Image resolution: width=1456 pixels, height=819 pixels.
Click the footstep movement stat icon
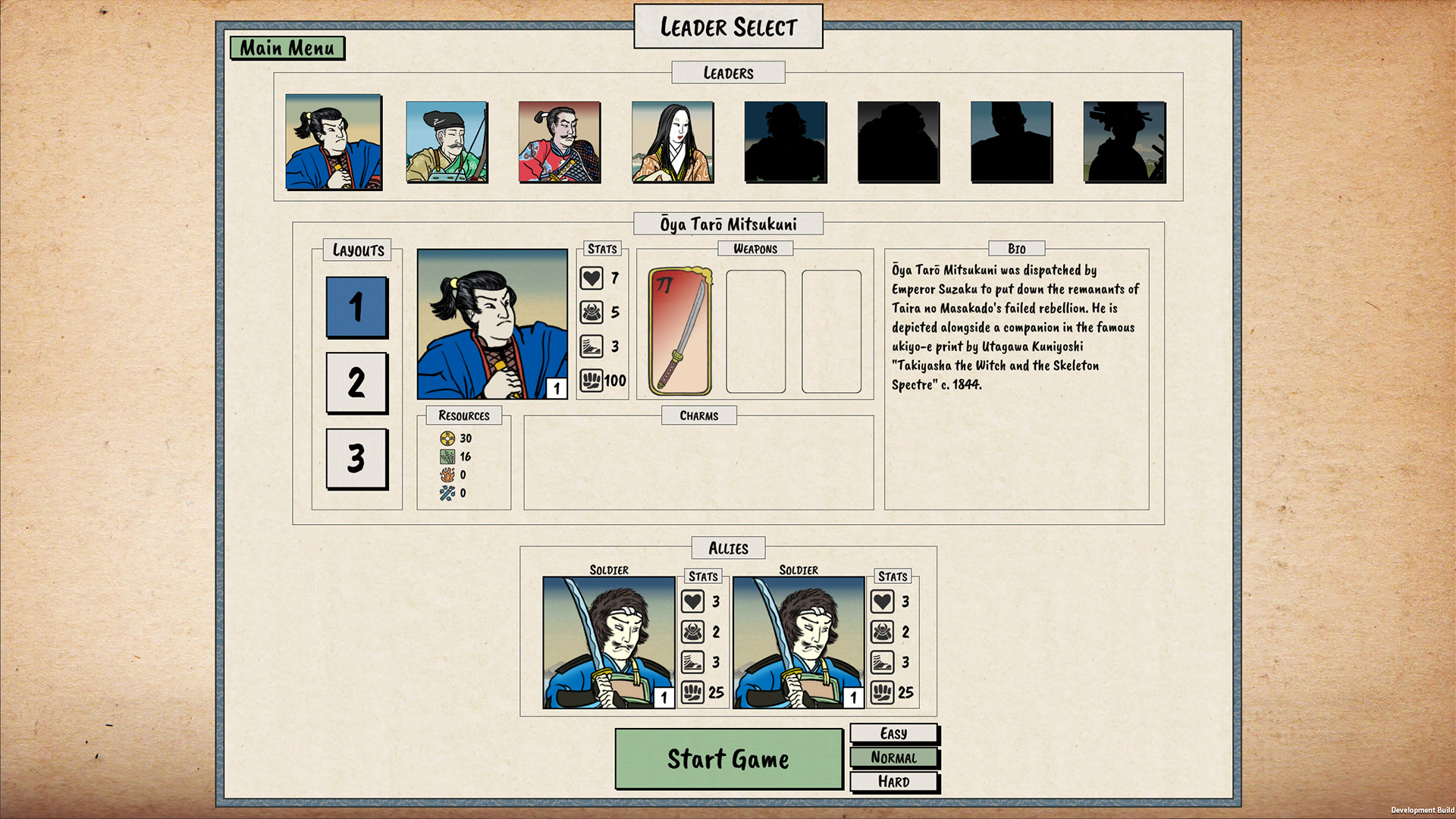(x=591, y=347)
